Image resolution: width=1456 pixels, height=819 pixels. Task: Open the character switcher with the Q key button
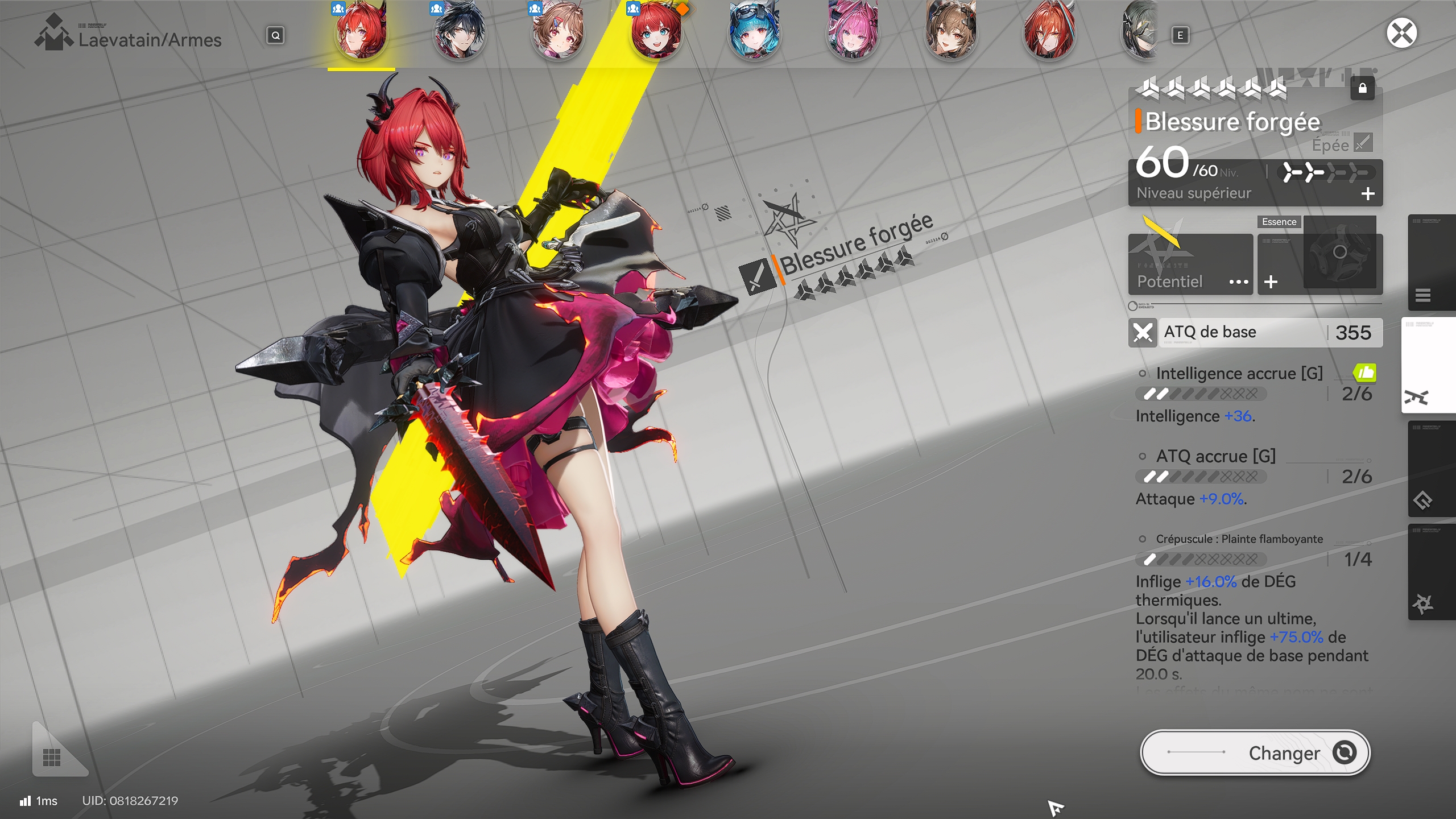point(275,35)
